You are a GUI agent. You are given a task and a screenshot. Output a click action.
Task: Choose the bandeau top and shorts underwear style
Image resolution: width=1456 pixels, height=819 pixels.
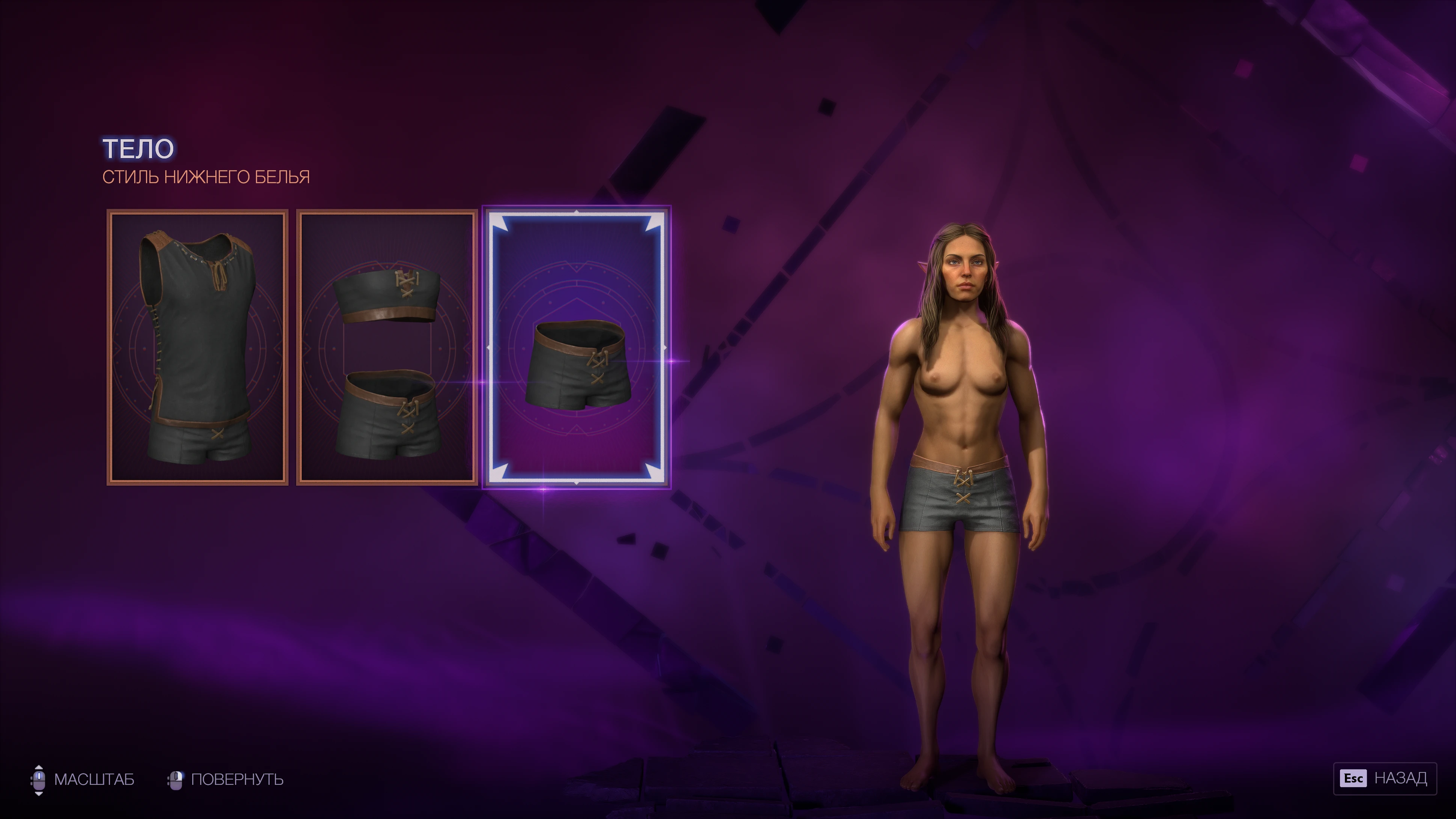coord(387,347)
